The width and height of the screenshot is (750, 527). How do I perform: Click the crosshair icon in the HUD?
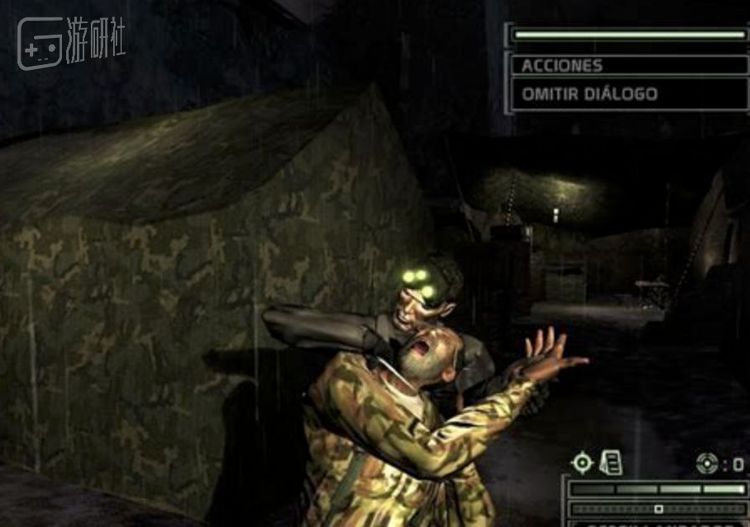(581, 462)
